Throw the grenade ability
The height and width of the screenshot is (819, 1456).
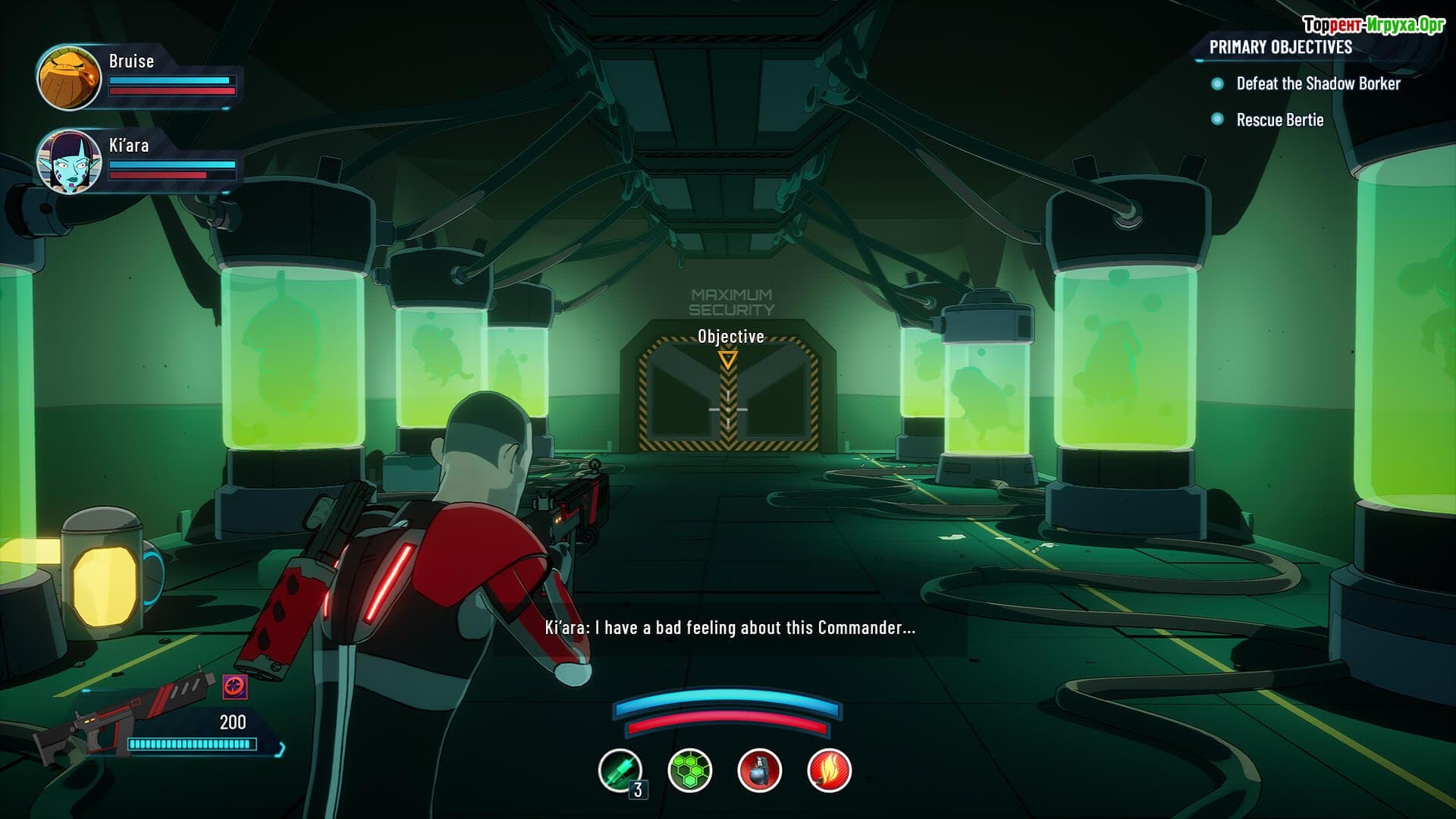[759, 770]
